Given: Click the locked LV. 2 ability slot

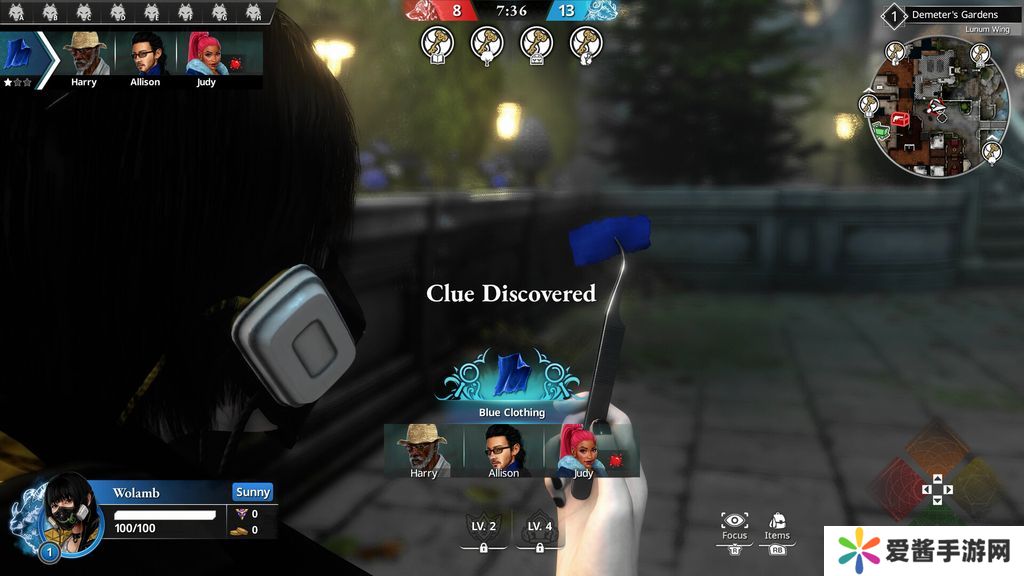Looking at the screenshot, I should 483,531.
